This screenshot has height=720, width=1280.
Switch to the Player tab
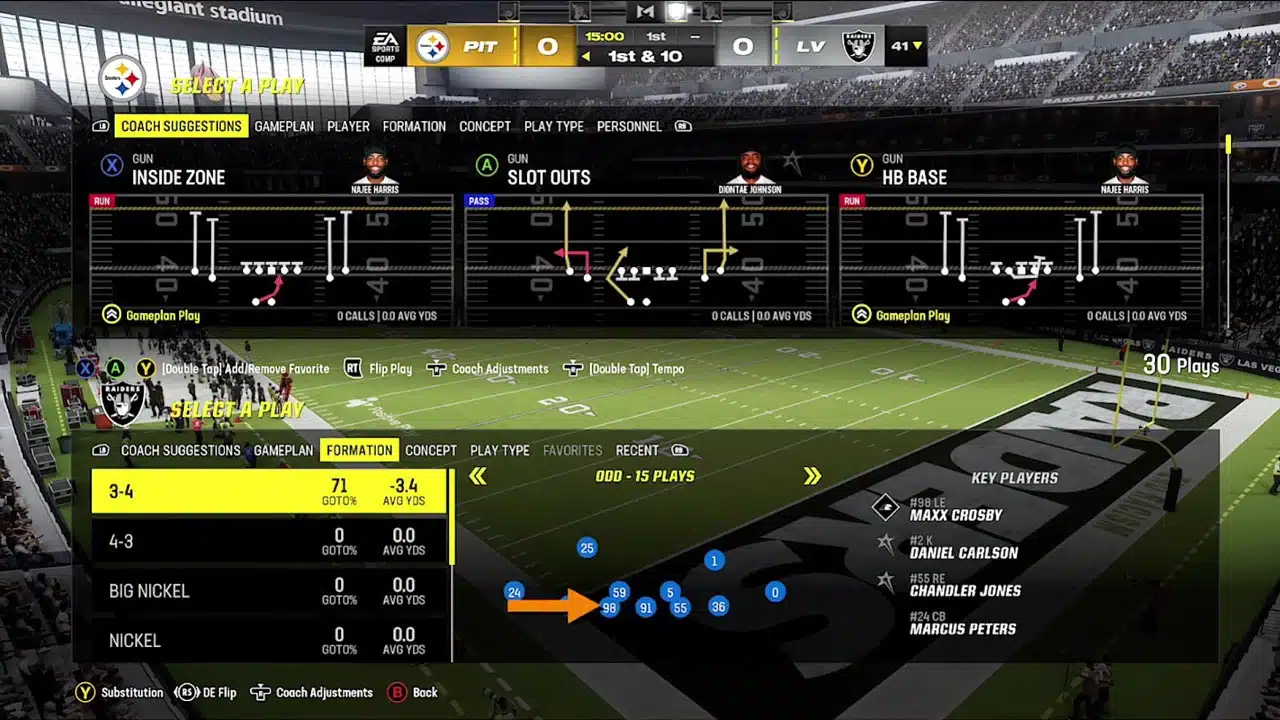pyautogui.click(x=348, y=127)
